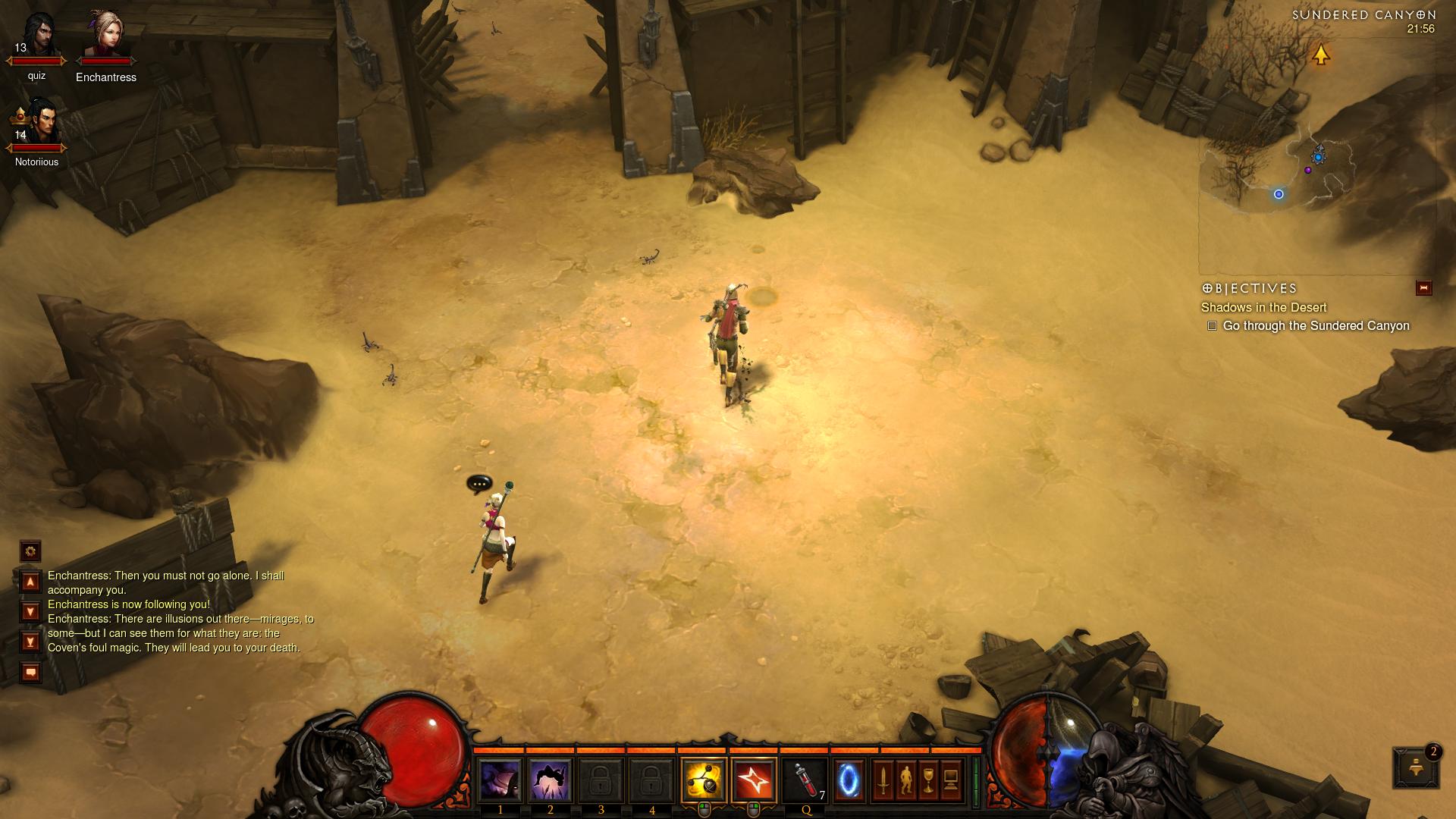Activate the Vault skill in slot two

[550, 780]
